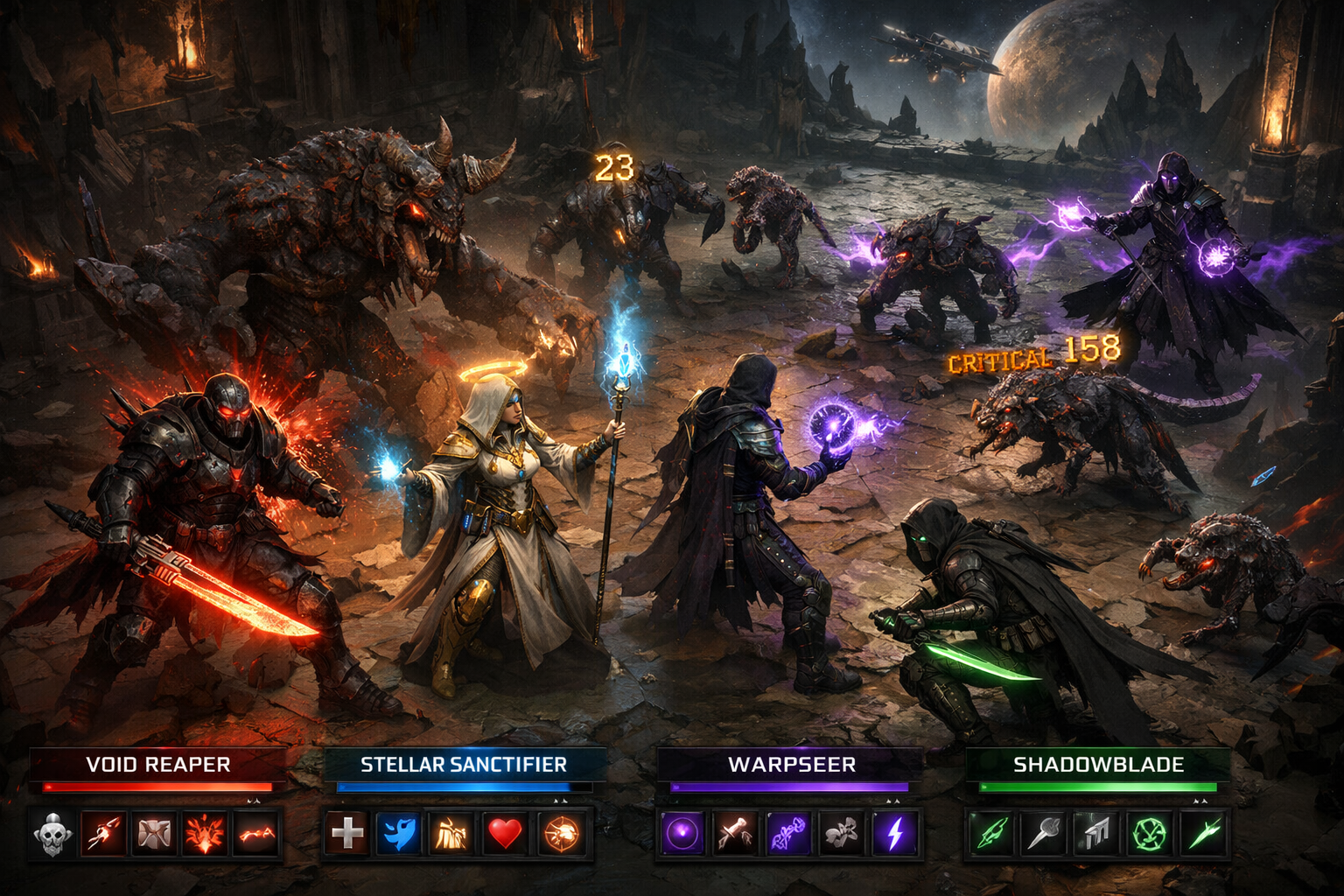Screen dimensions: 1344x896
Task: Activate the purple lightning bolt ability
Action: (894, 833)
